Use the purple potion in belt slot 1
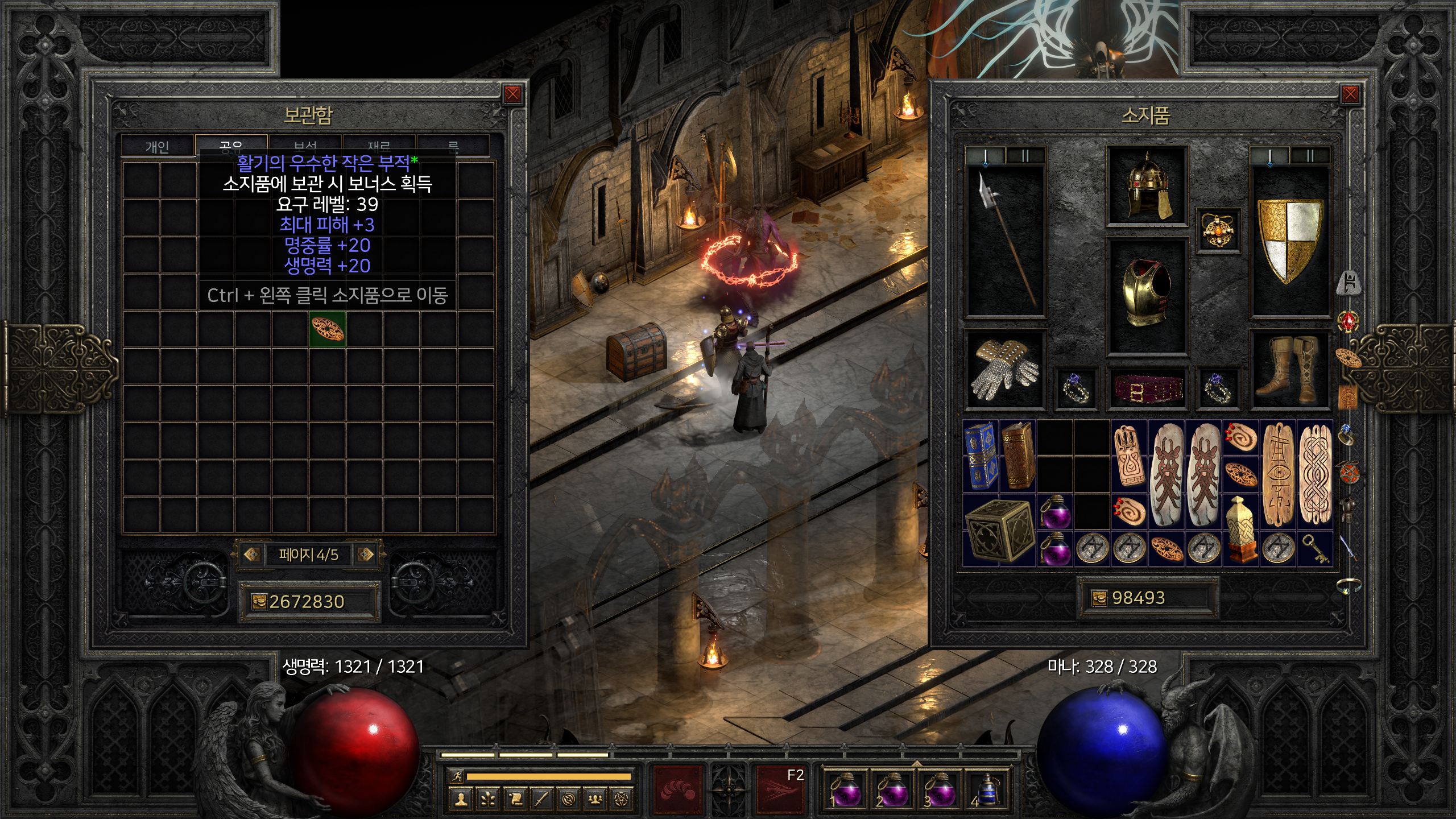Screen dimensions: 1456x819 tap(845, 788)
